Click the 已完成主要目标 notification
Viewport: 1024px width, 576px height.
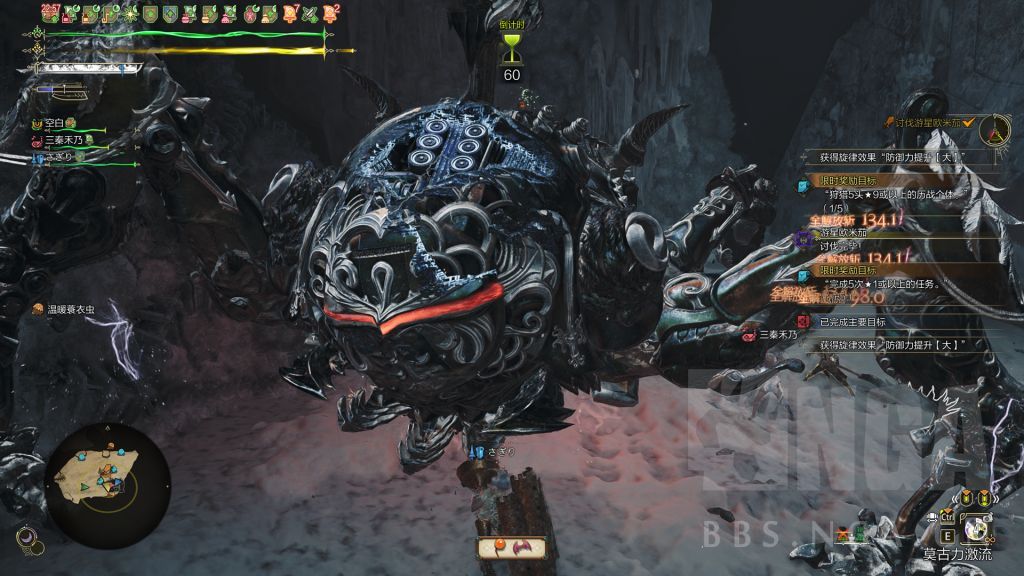click(x=858, y=322)
